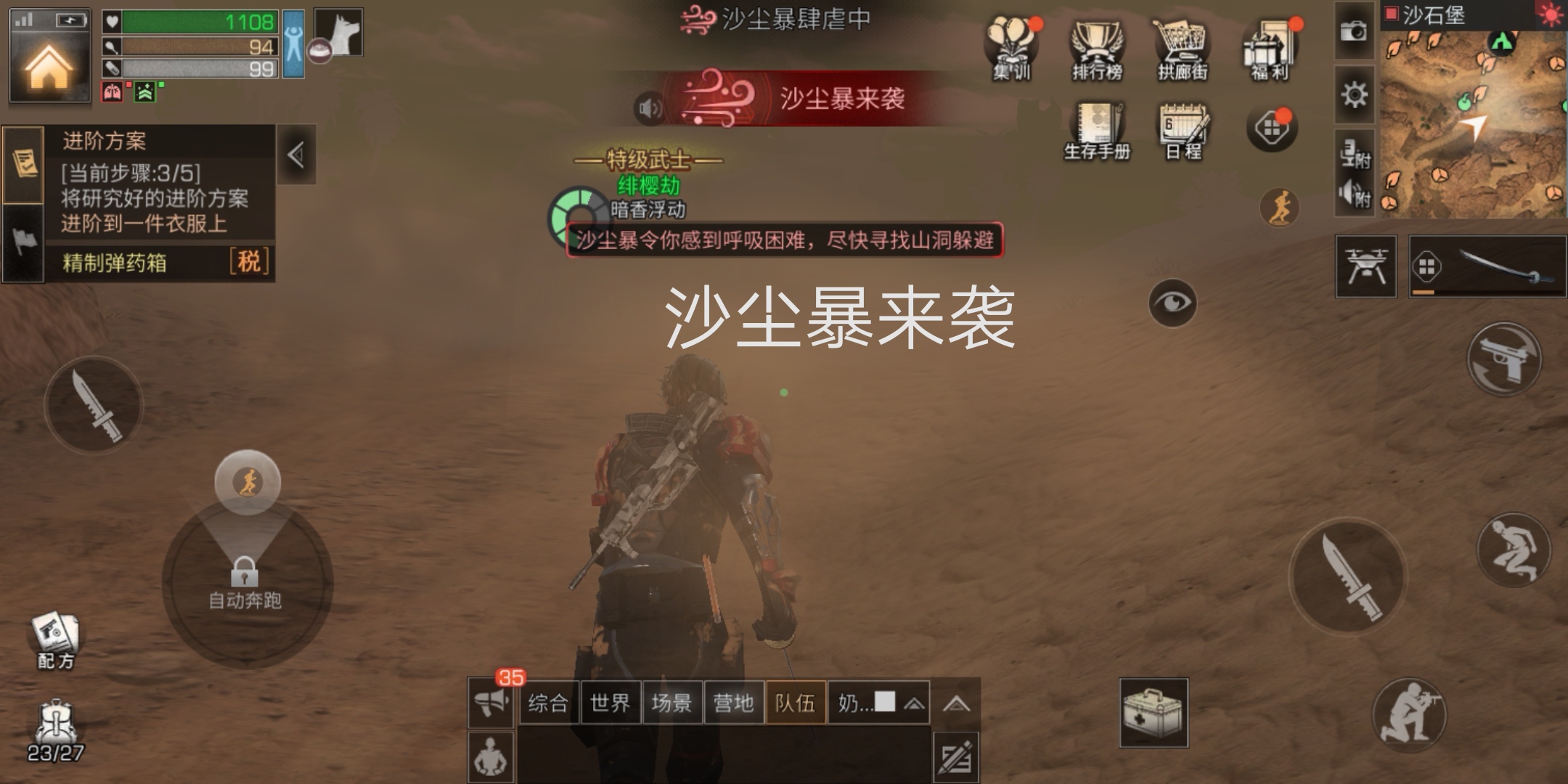Image resolution: width=1568 pixels, height=784 pixels.
Task: Toggle the eye observation mode
Action: tap(1173, 303)
